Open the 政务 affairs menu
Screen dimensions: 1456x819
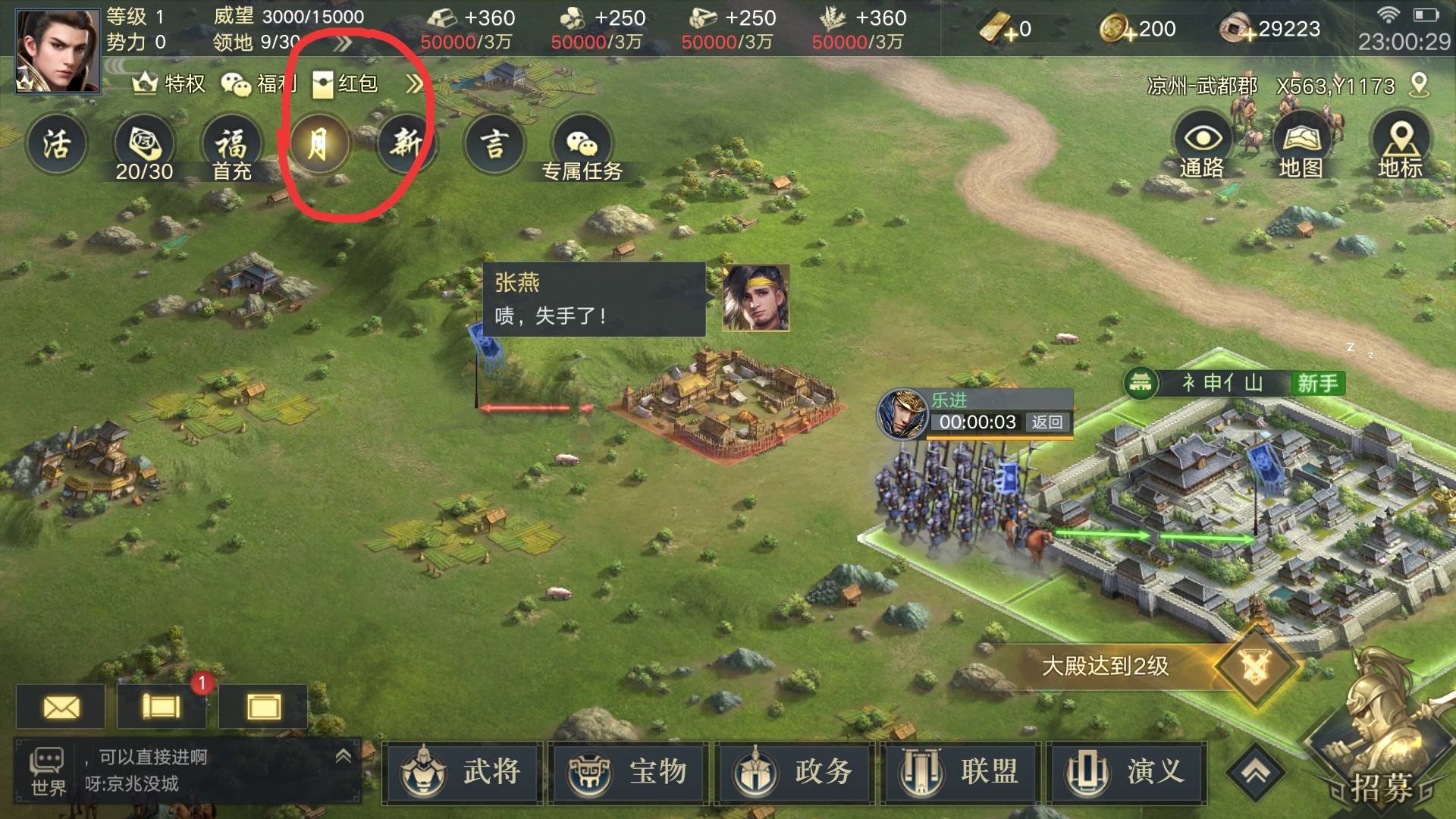[794, 772]
